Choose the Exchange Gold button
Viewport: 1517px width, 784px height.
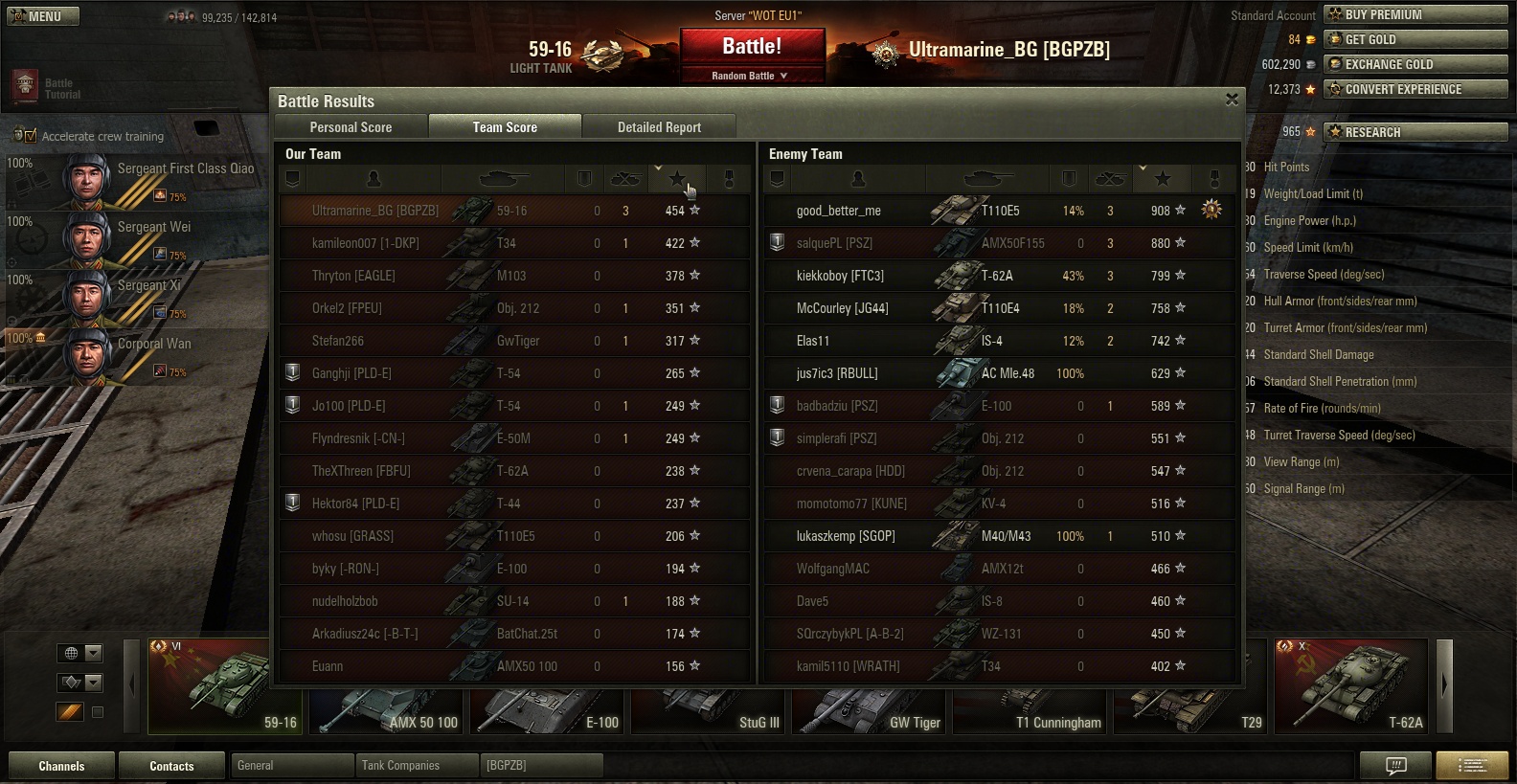tap(1415, 64)
